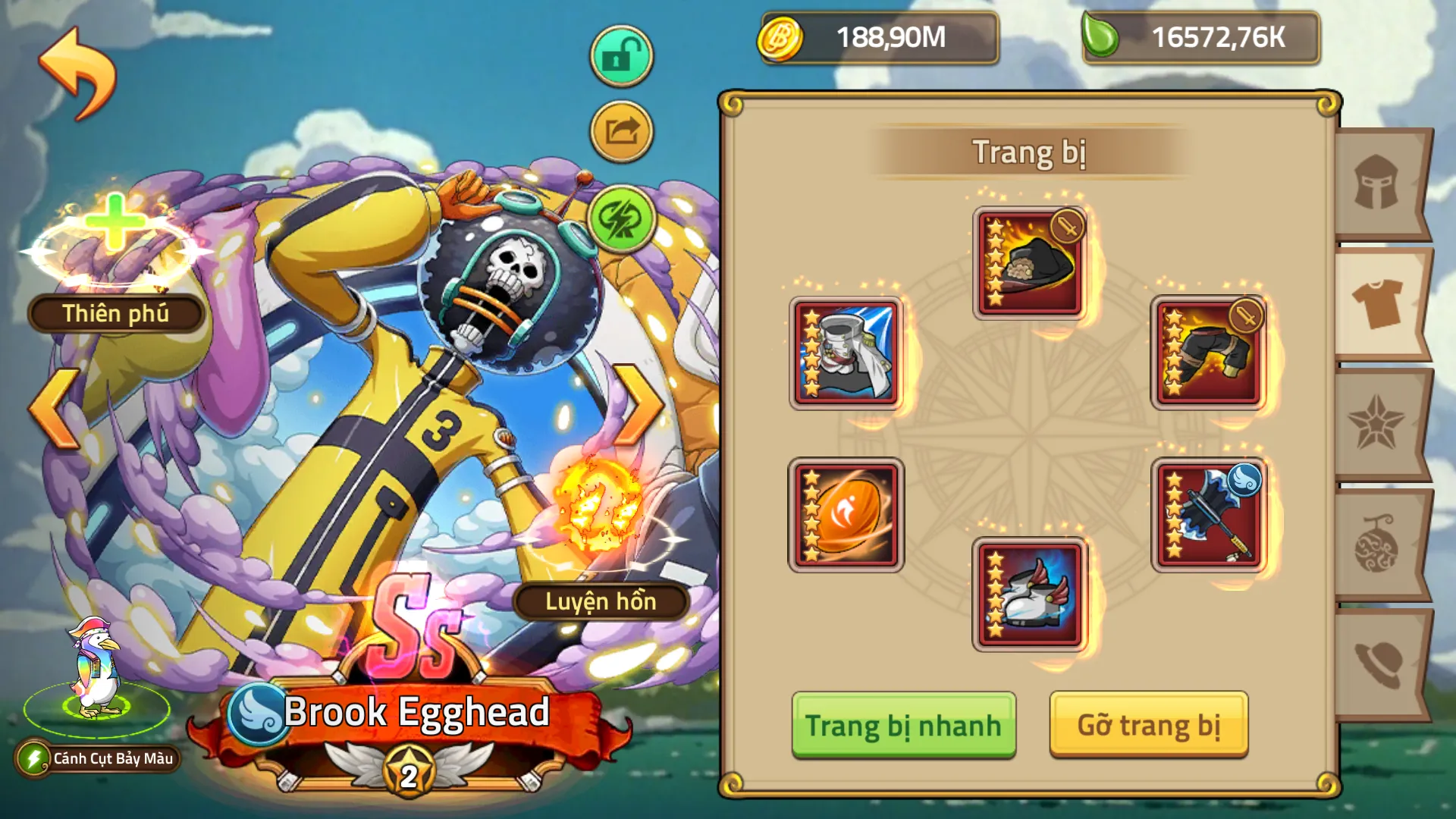Click the right arrow to next character
The image size is (1456, 819).
click(637, 406)
